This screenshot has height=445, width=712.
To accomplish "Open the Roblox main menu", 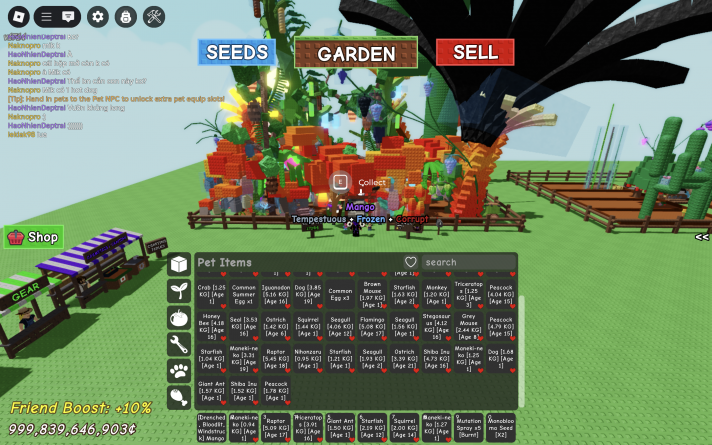I will (x=18, y=17).
